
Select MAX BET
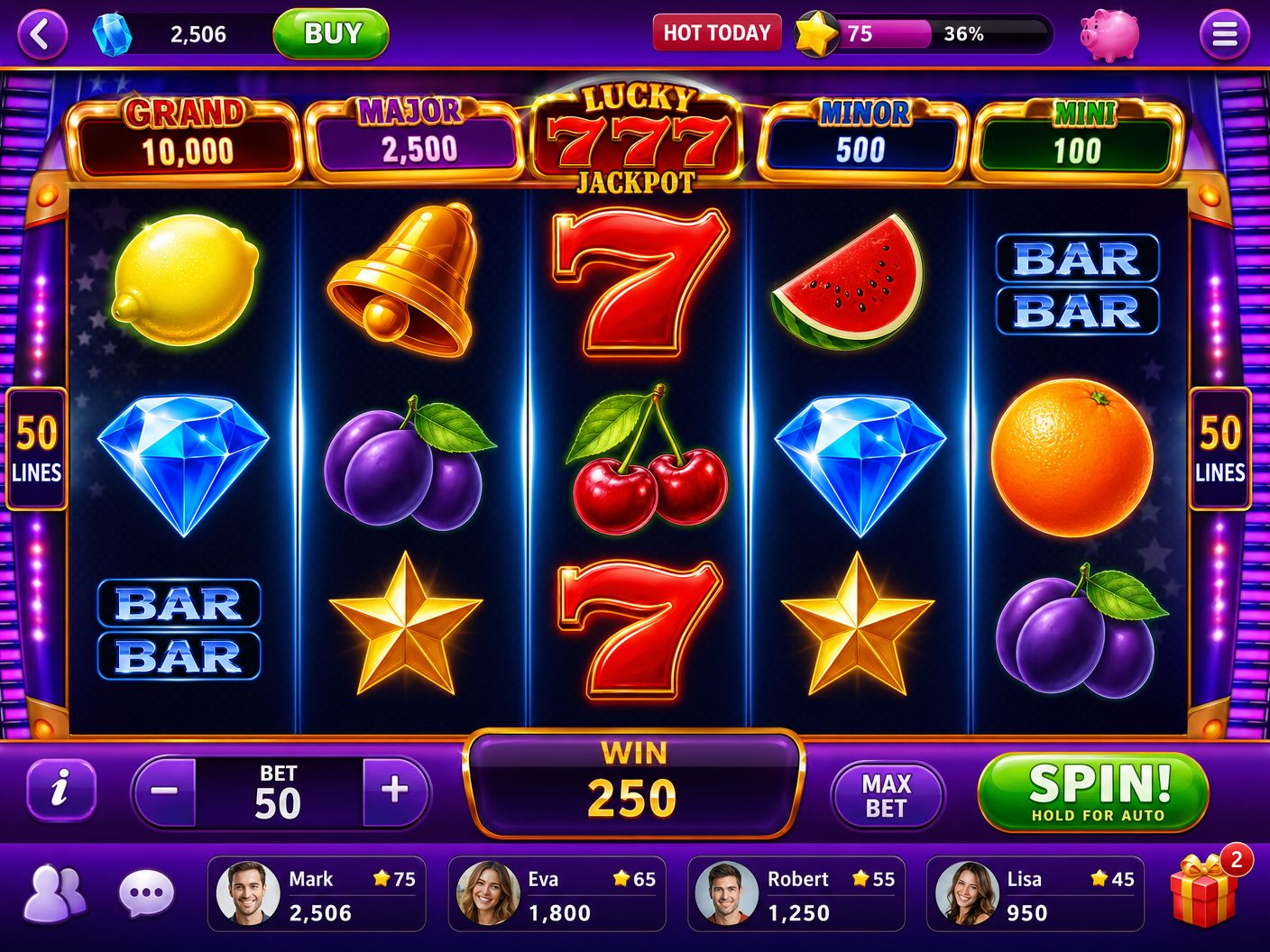[x=888, y=795]
